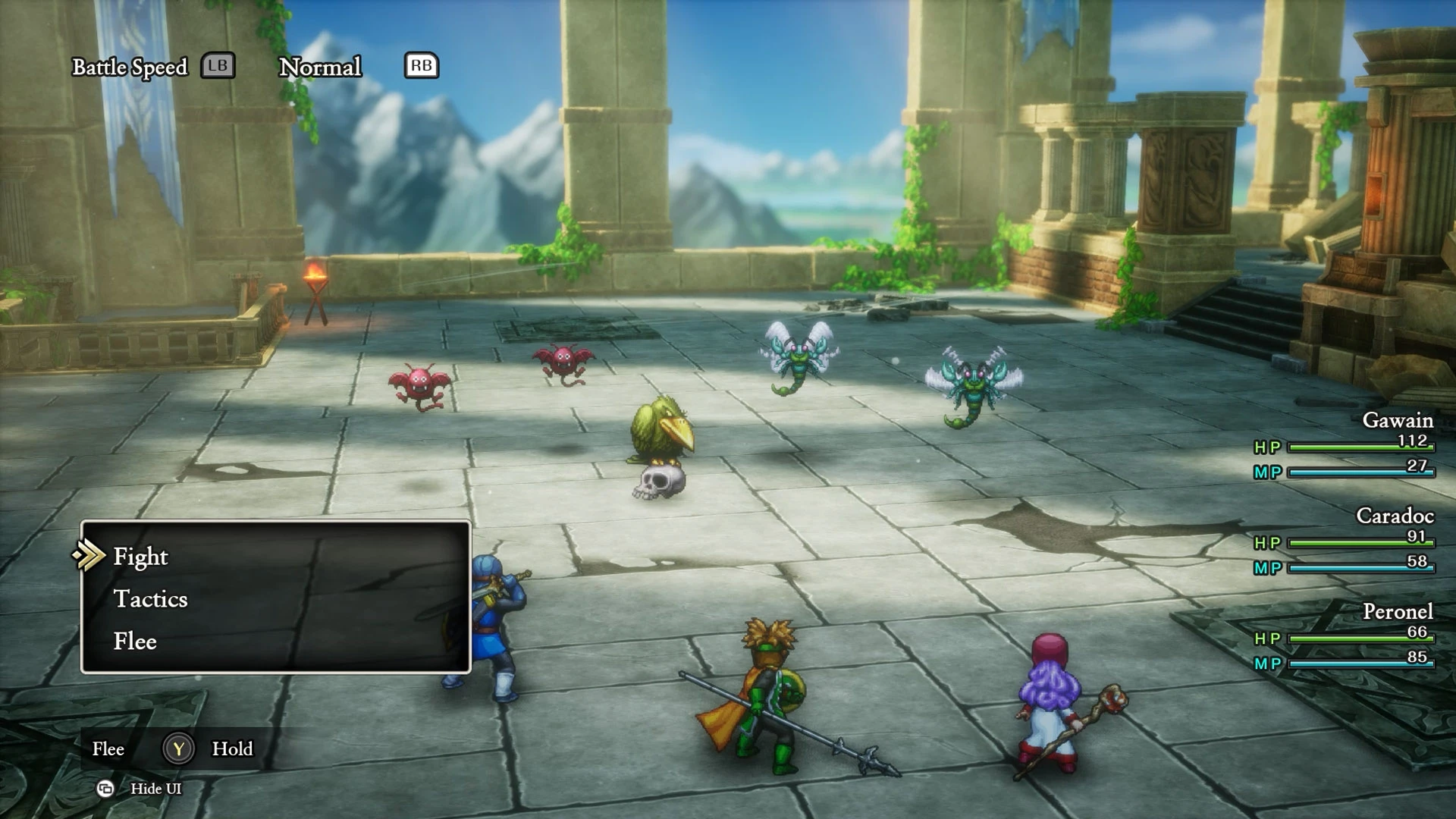Click the Battle Speed label
This screenshot has height=819, width=1456.
130,67
